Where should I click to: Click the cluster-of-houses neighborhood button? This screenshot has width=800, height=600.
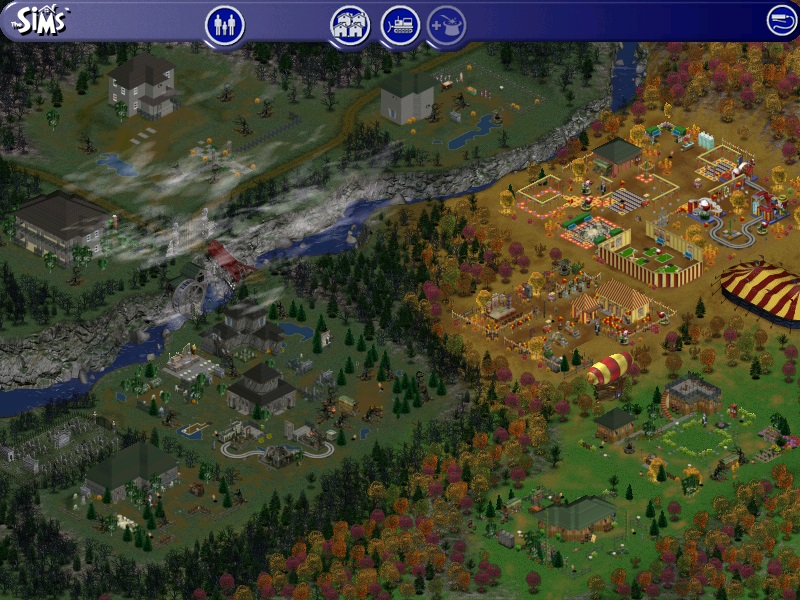click(350, 25)
